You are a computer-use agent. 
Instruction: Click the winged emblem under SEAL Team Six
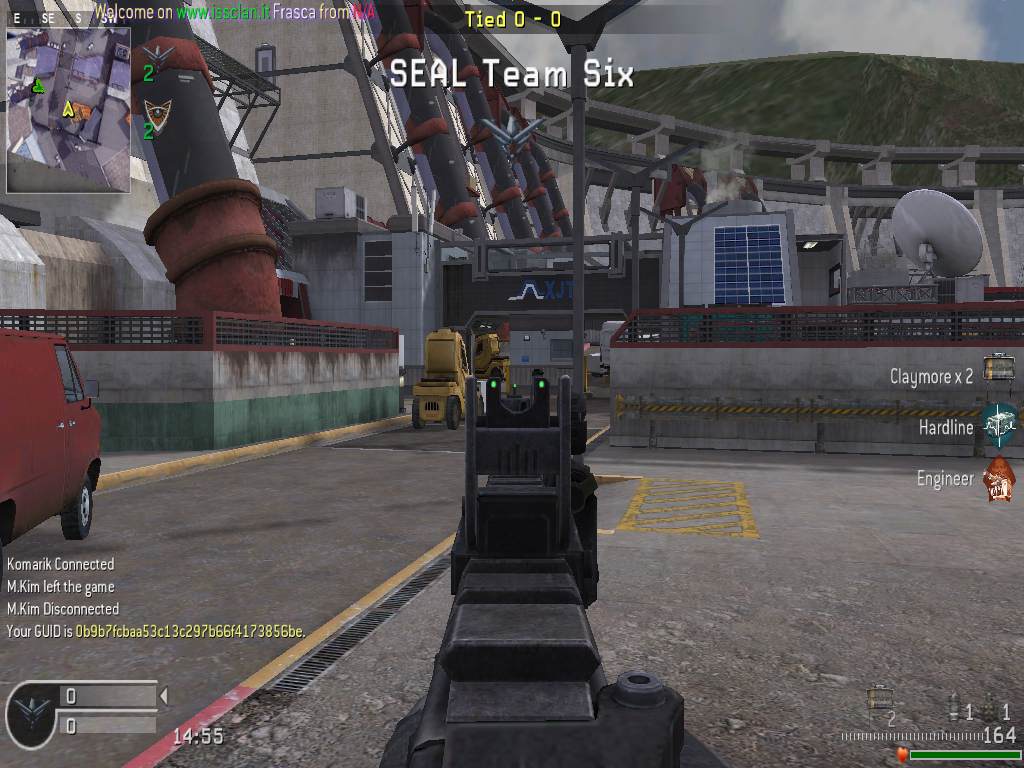pos(511,131)
